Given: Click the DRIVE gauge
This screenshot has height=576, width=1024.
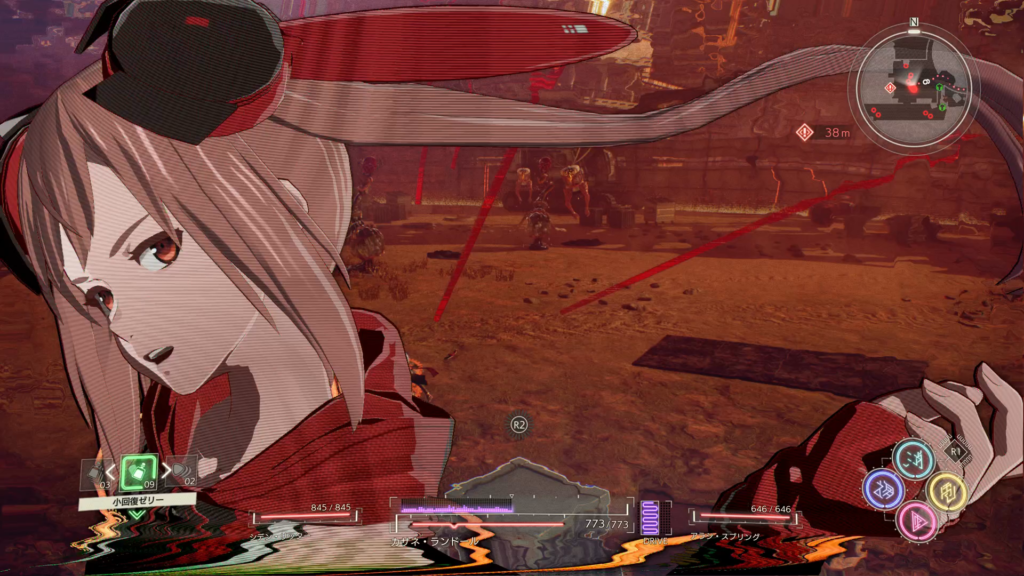Looking at the screenshot, I should pos(655,520).
